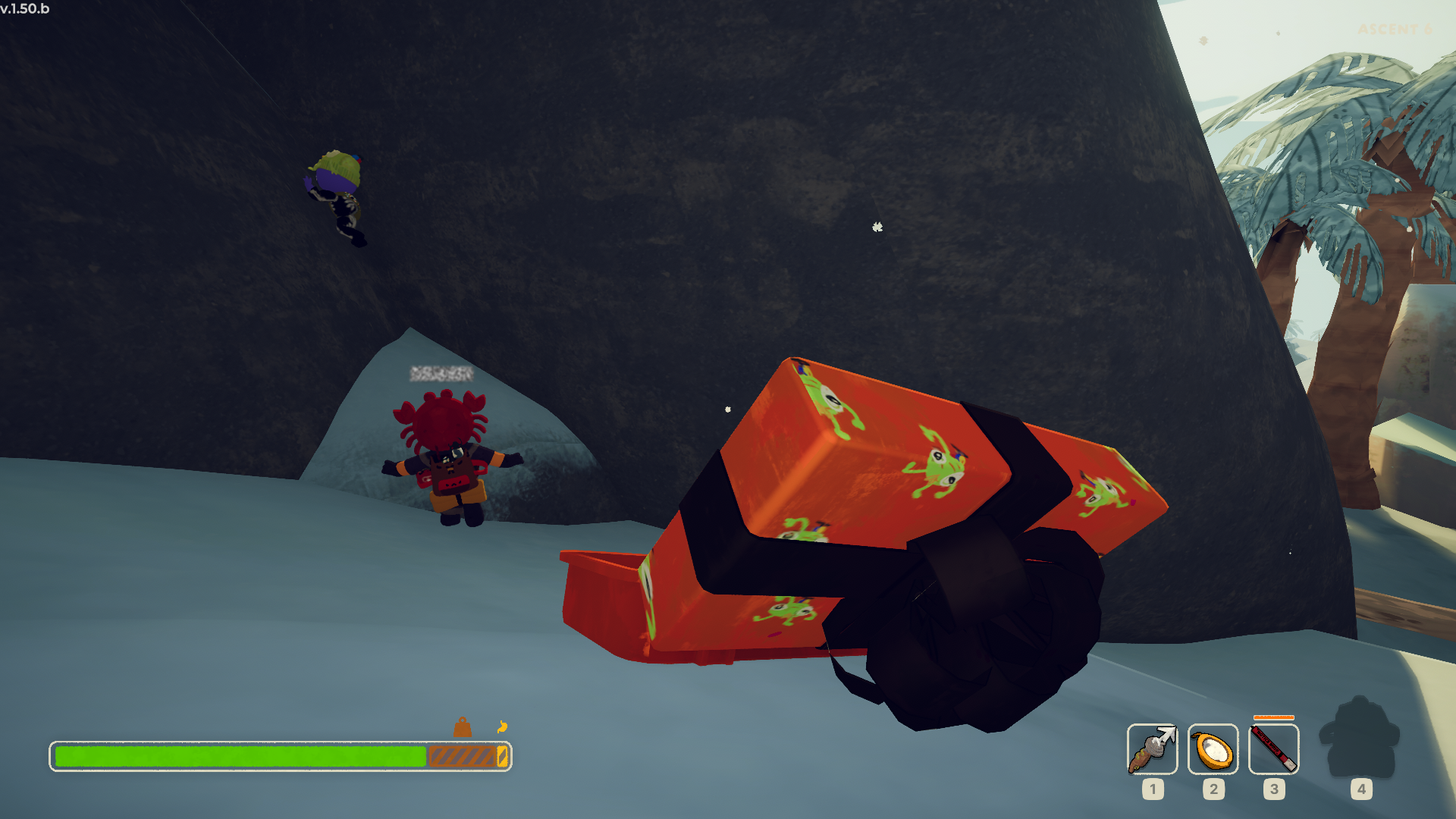Select the rope spool item in slot 1
Screen dimensions: 1456x819
(x=1152, y=749)
